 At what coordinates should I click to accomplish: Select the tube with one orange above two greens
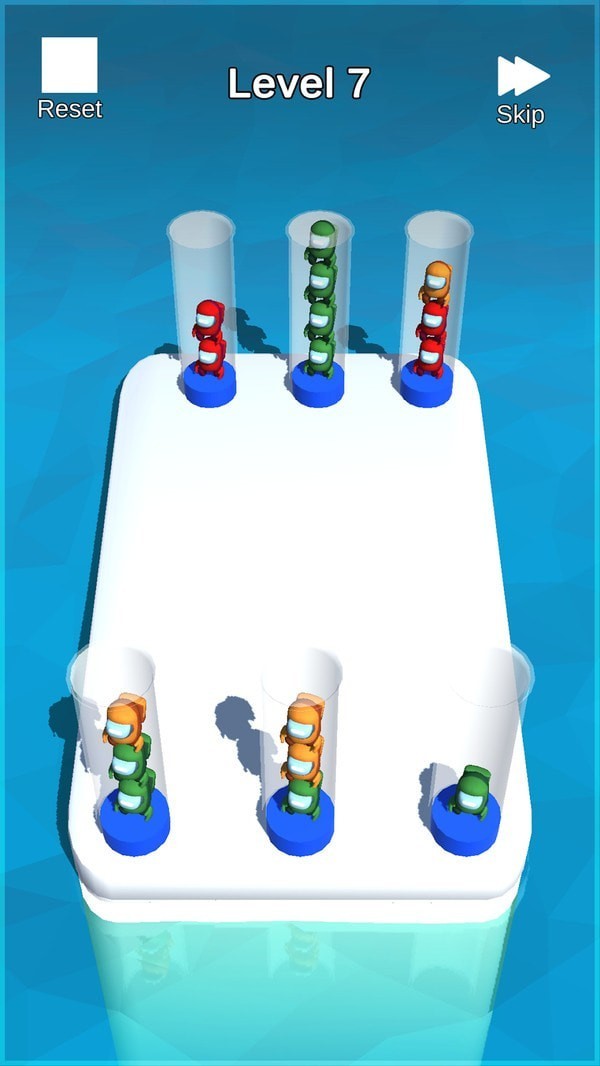(126, 755)
